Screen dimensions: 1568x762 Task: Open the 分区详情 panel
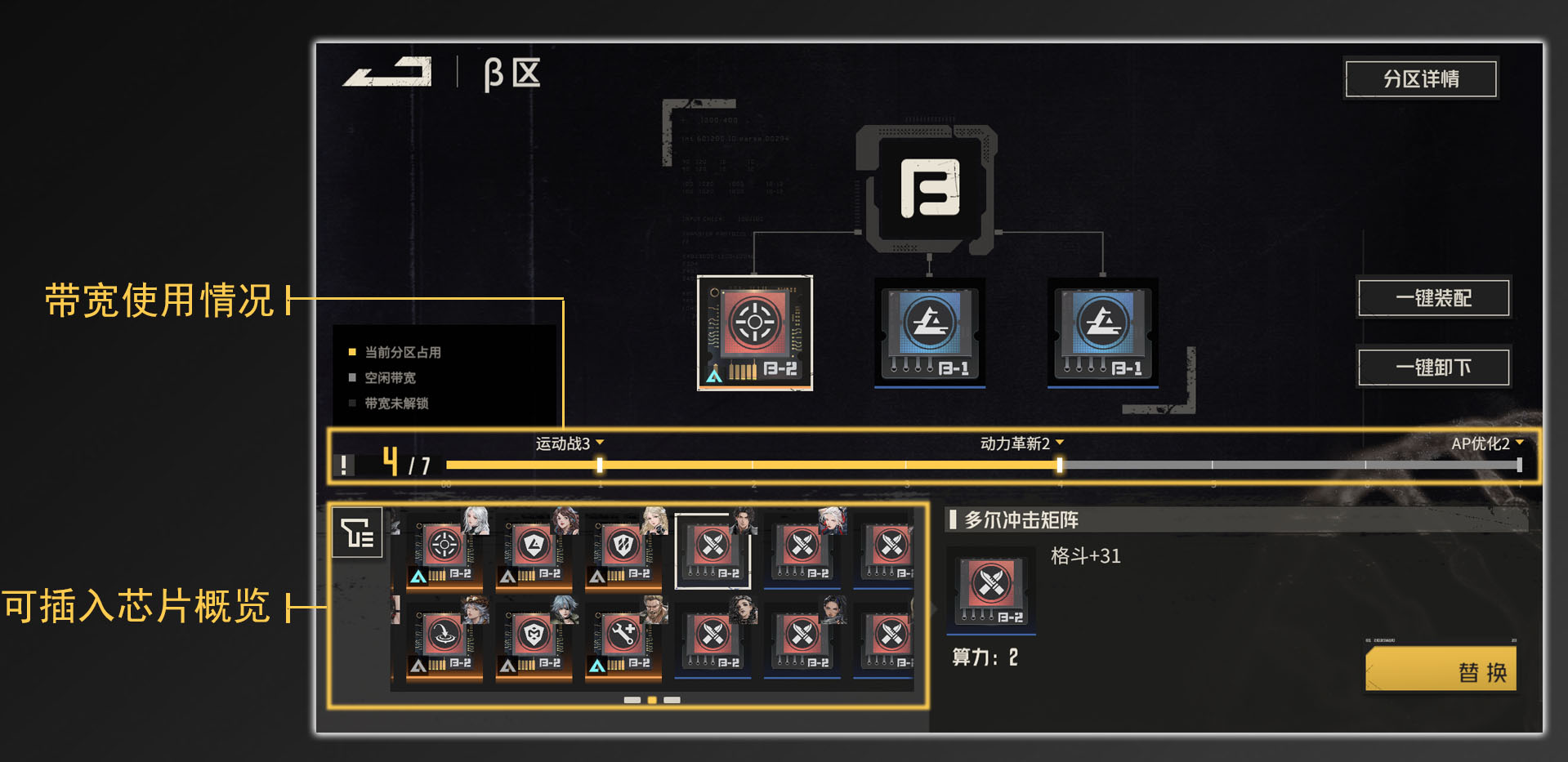point(1421,78)
